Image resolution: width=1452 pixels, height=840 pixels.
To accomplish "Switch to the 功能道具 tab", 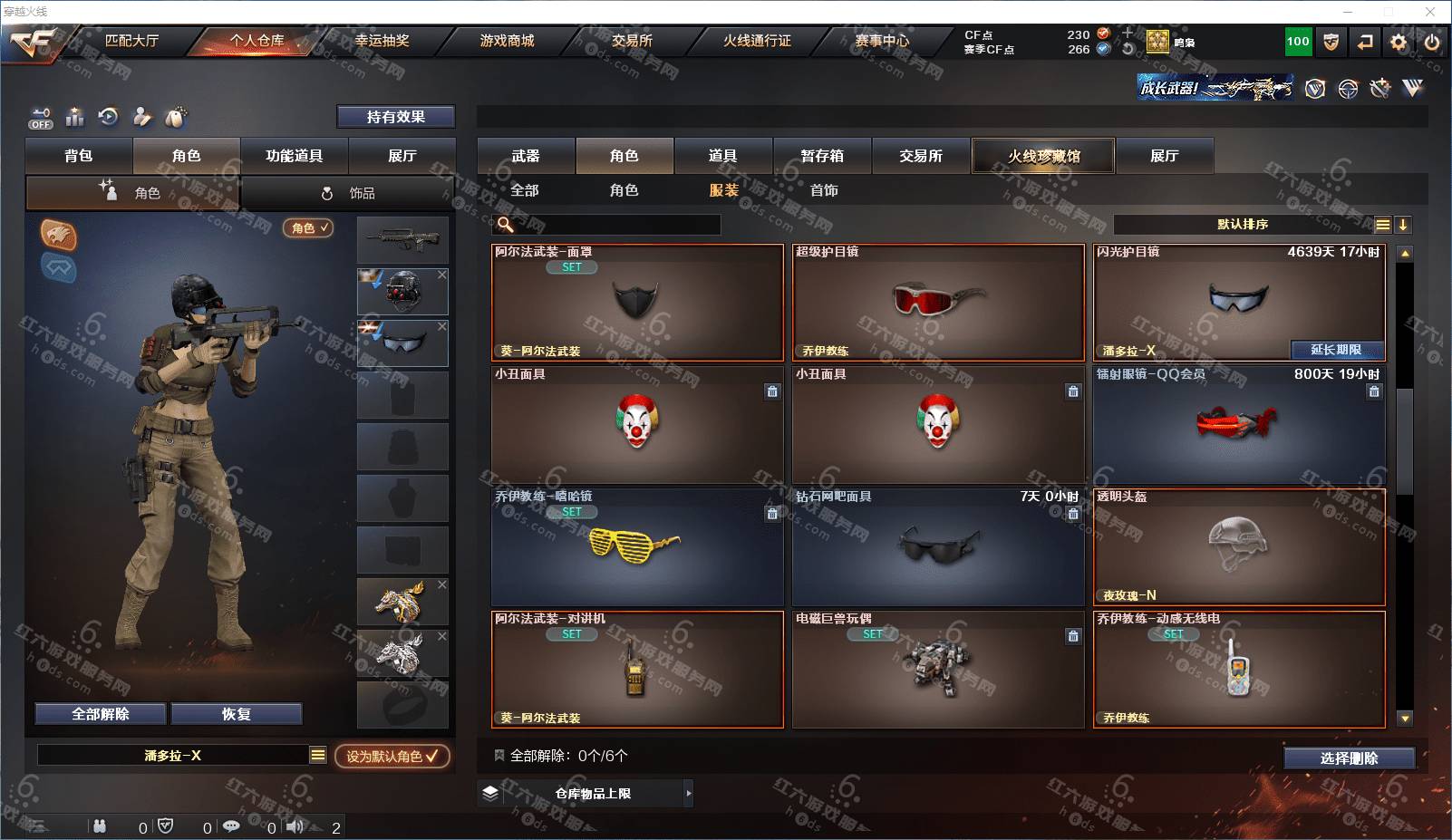I will point(294,156).
